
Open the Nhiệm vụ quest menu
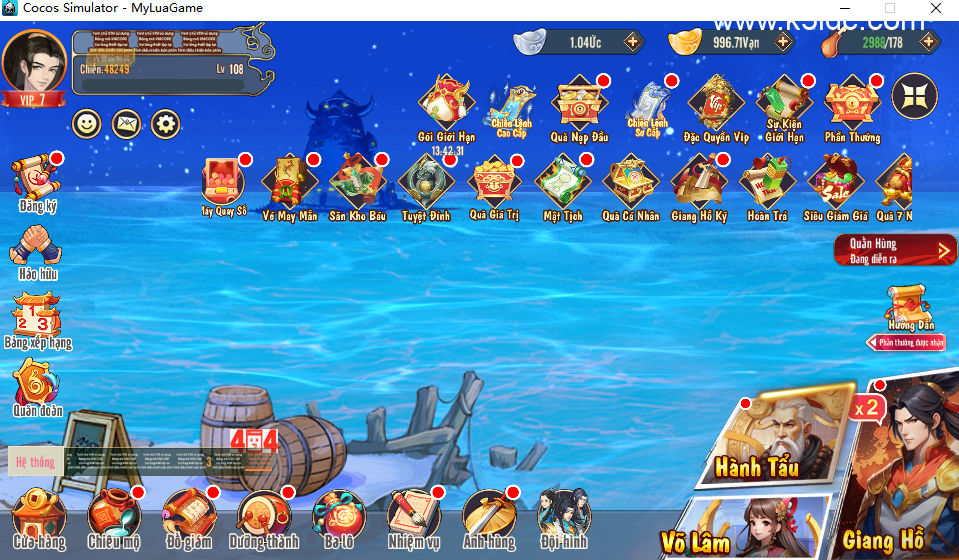[x=414, y=515]
